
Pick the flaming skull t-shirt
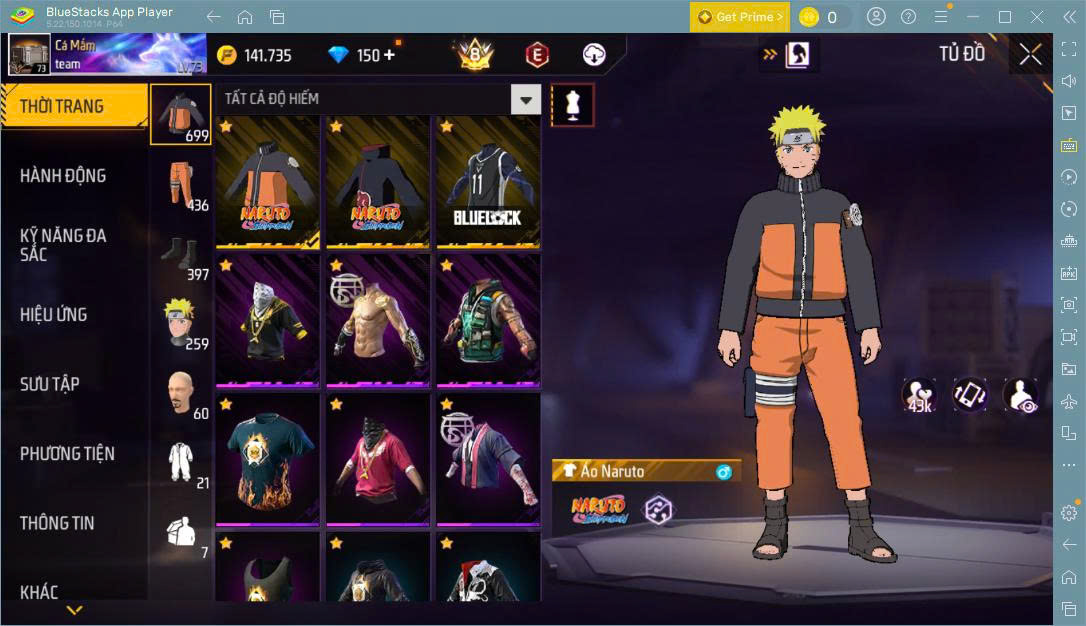(268, 459)
